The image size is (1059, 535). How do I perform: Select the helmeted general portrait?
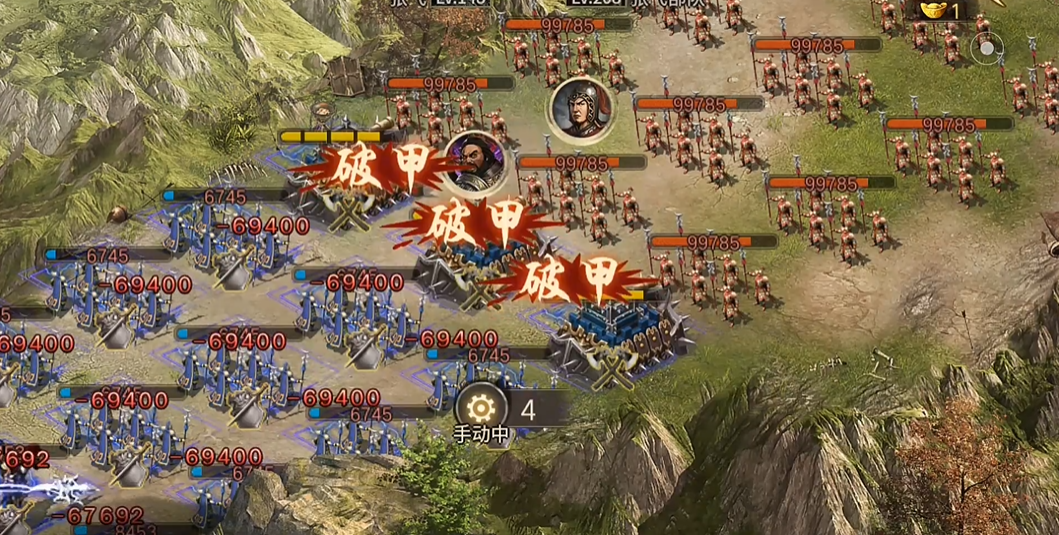click(x=580, y=108)
